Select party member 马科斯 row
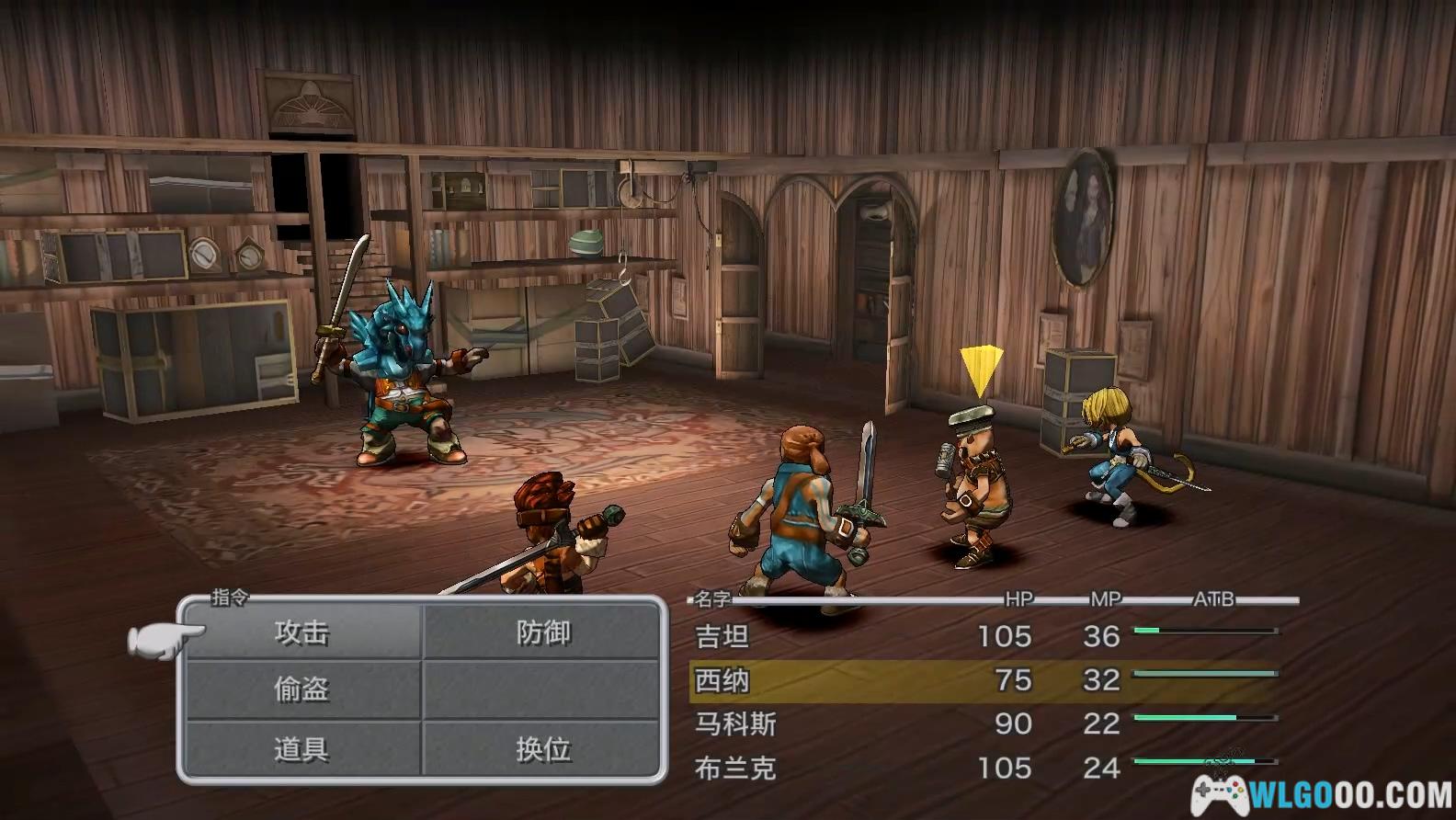Screen dimensions: 1456x820 984,723
